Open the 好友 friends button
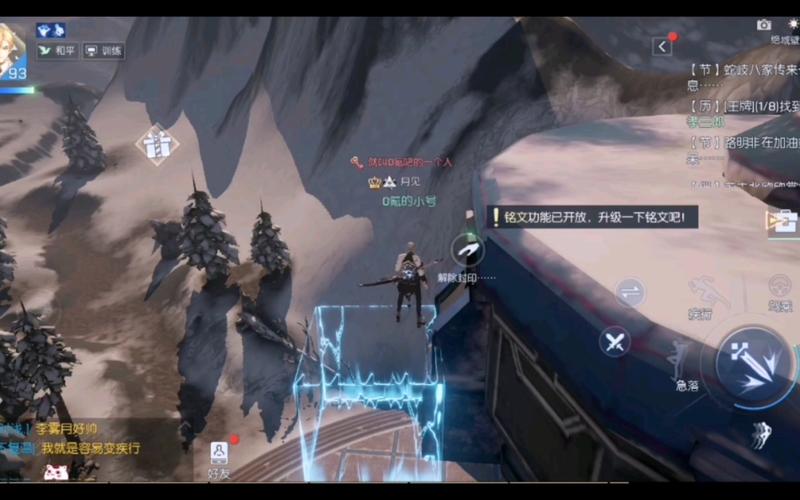800x500 pixels. [219, 458]
